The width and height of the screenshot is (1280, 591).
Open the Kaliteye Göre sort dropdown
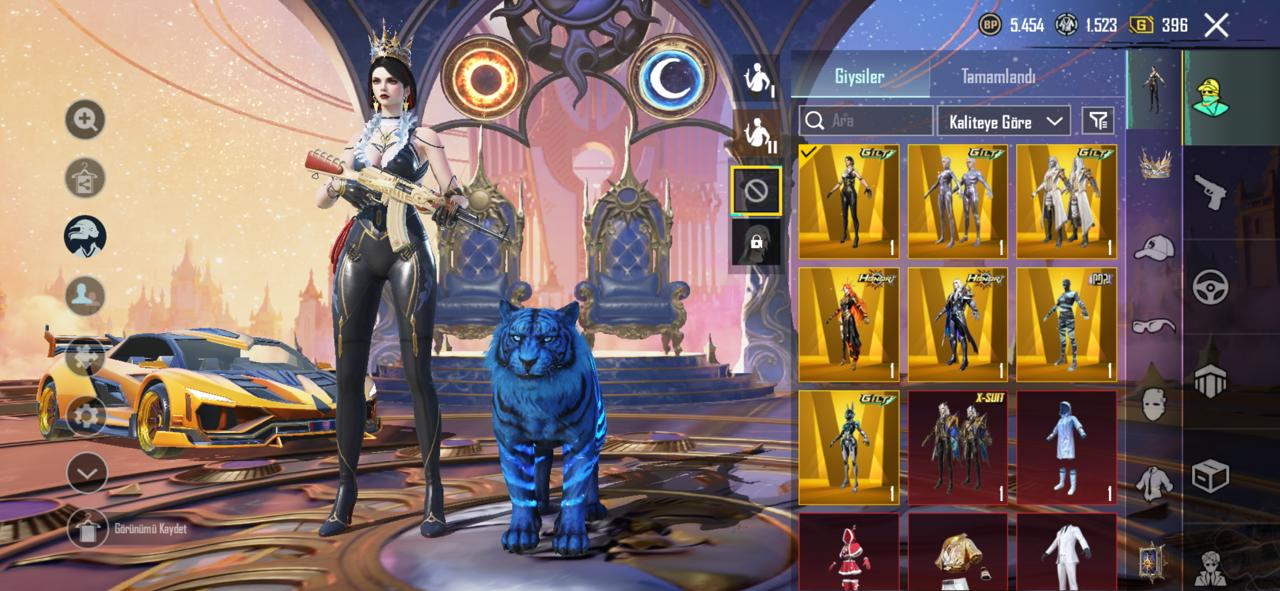coord(1003,121)
